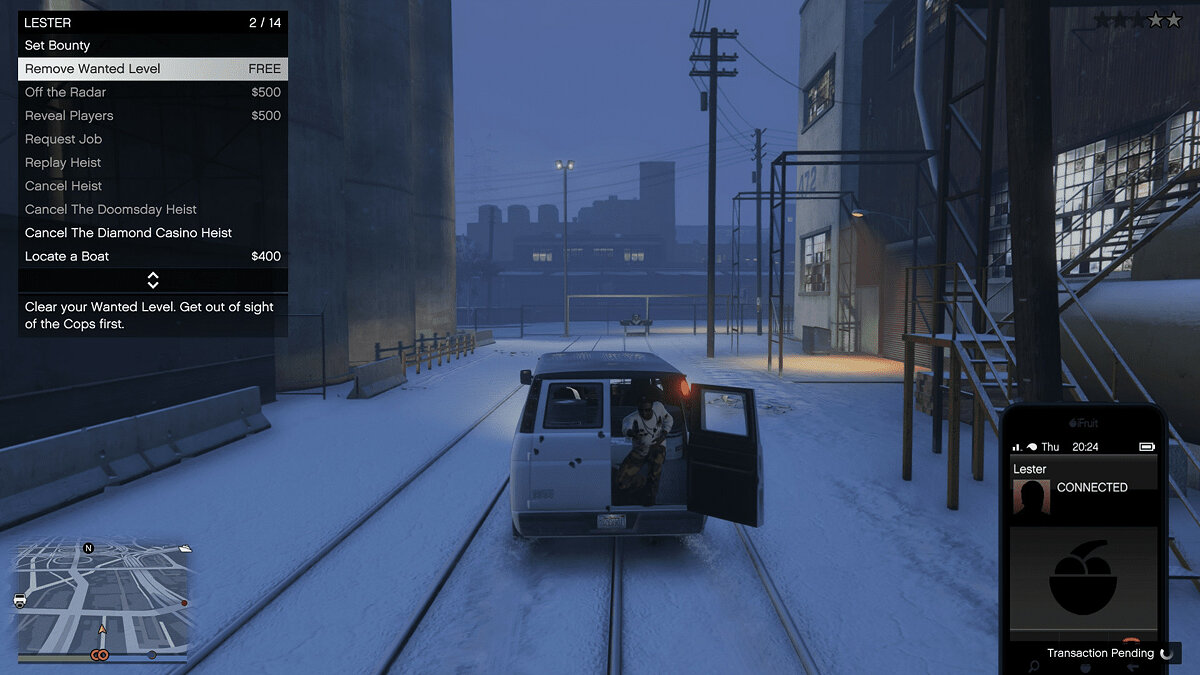The image size is (1200, 675).
Task: Tap the red hang-up icon on phone
Action: click(1131, 640)
